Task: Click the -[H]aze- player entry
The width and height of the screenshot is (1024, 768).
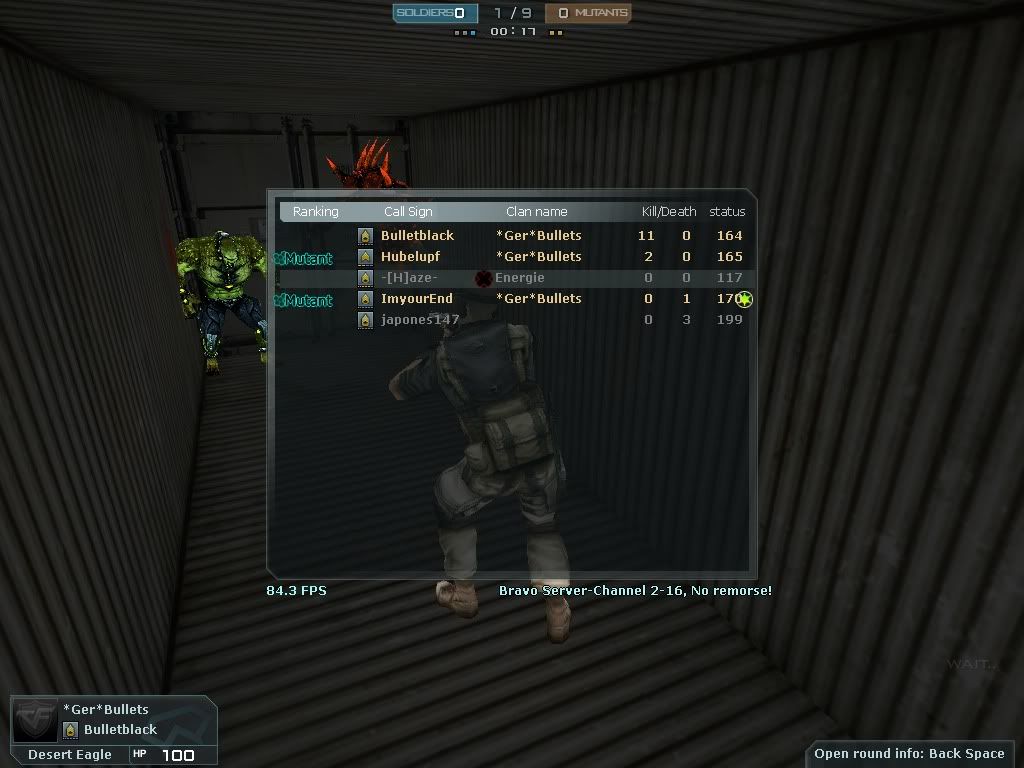Action: pyautogui.click(x=409, y=278)
